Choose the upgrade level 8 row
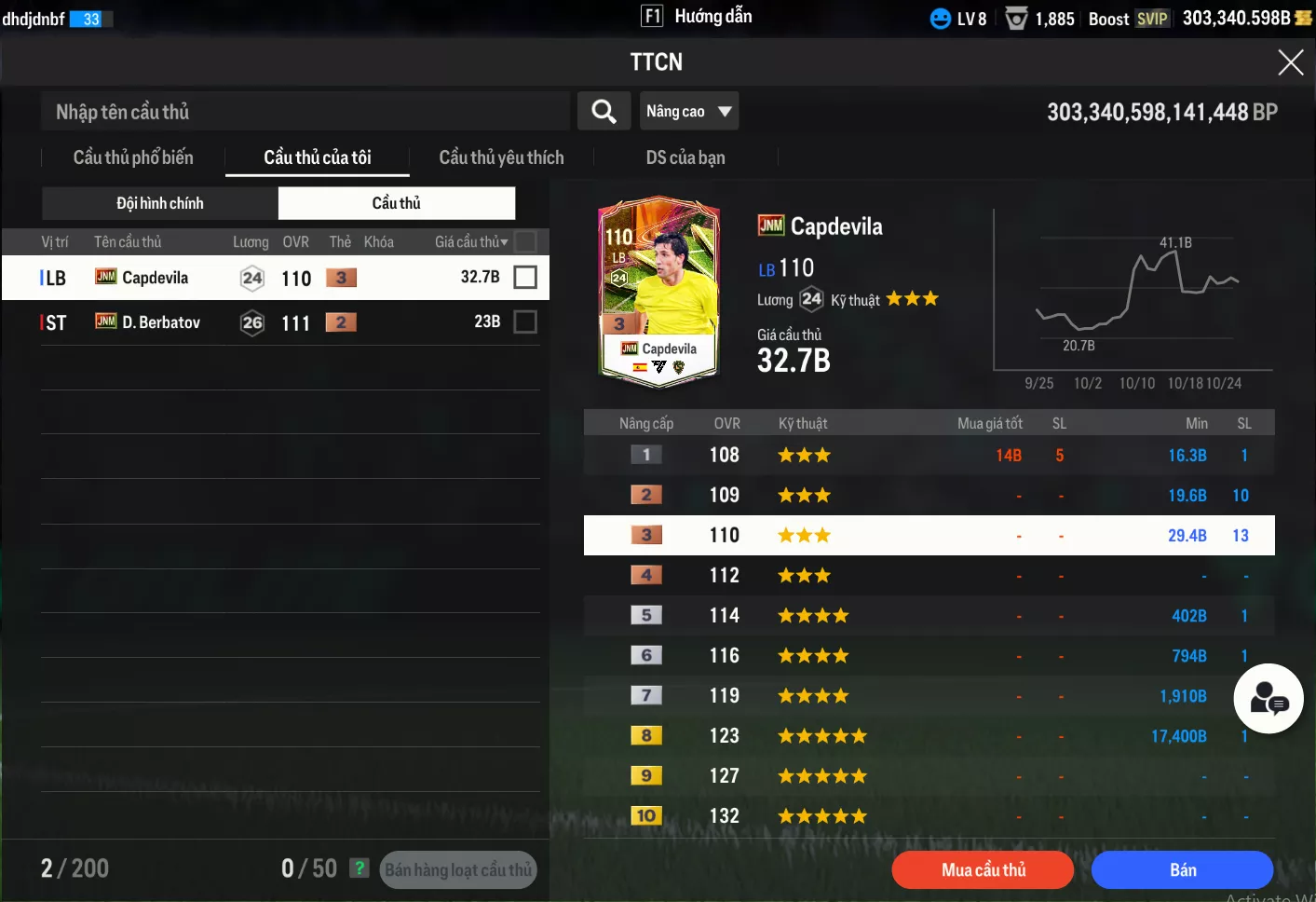 (929, 736)
